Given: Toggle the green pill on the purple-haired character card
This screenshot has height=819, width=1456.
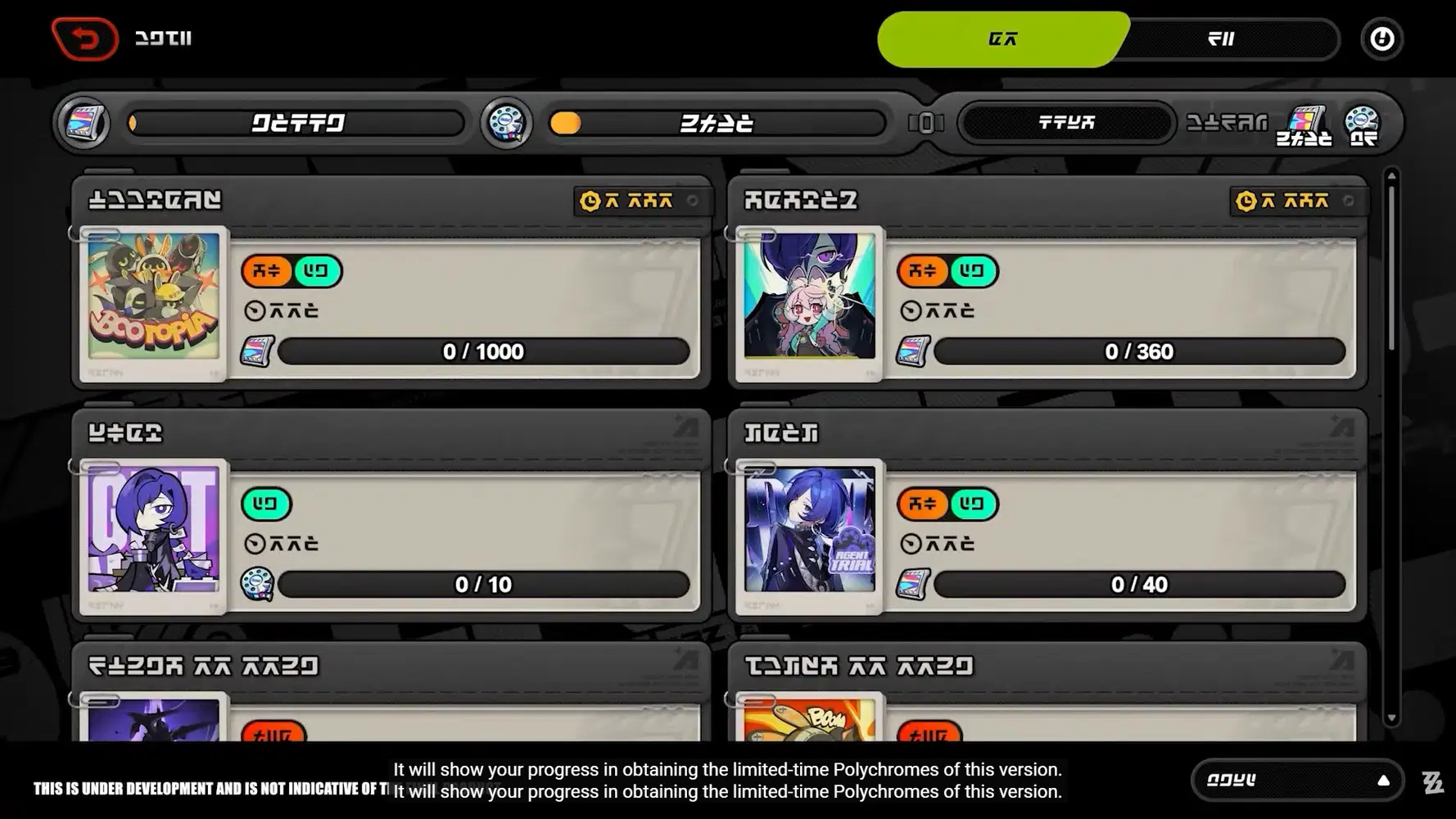Looking at the screenshot, I should (266, 504).
